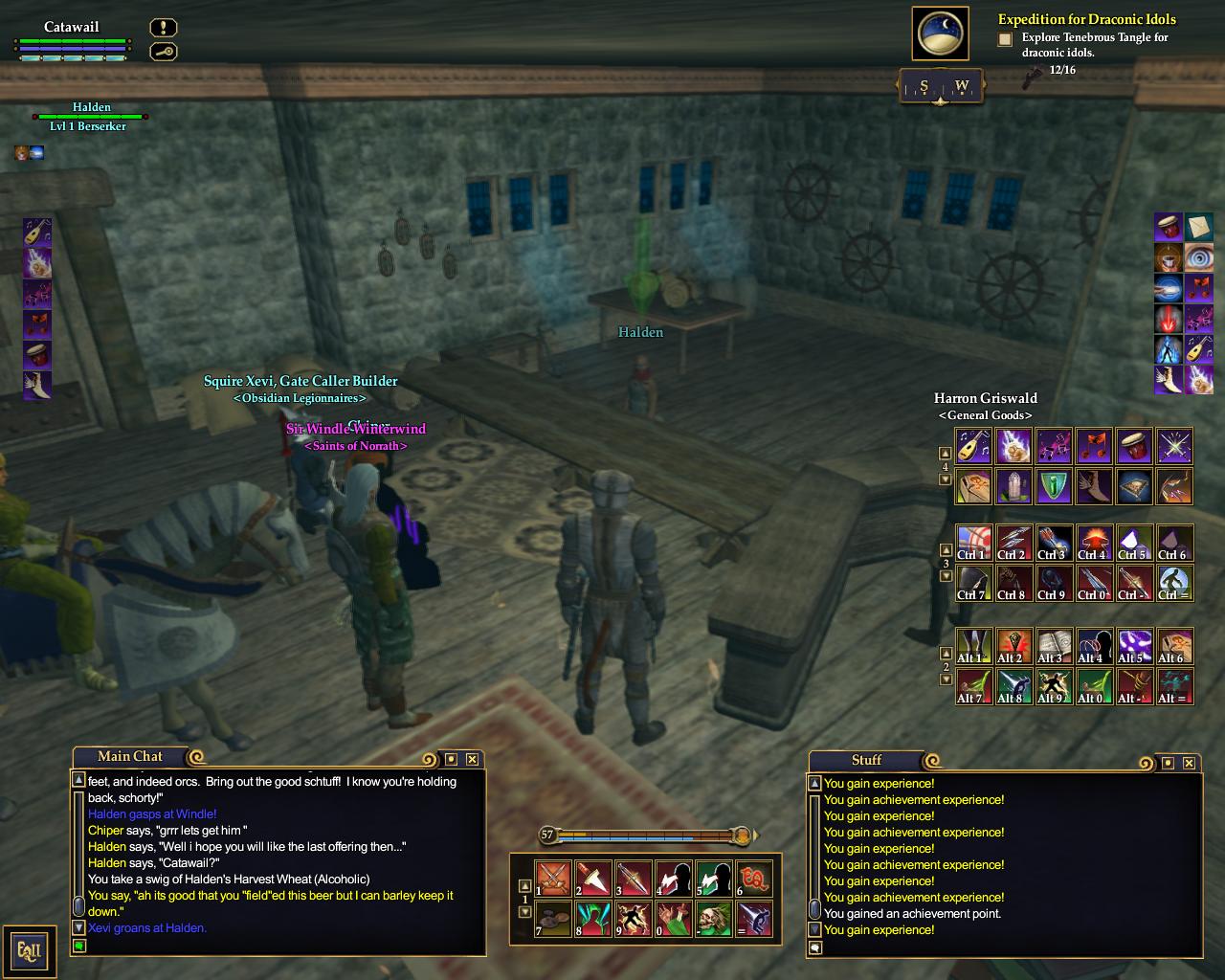The width and height of the screenshot is (1225, 980).
Task: Toggle the Expedition for Draconic Idols quest checkbox
Action: coord(1005,39)
